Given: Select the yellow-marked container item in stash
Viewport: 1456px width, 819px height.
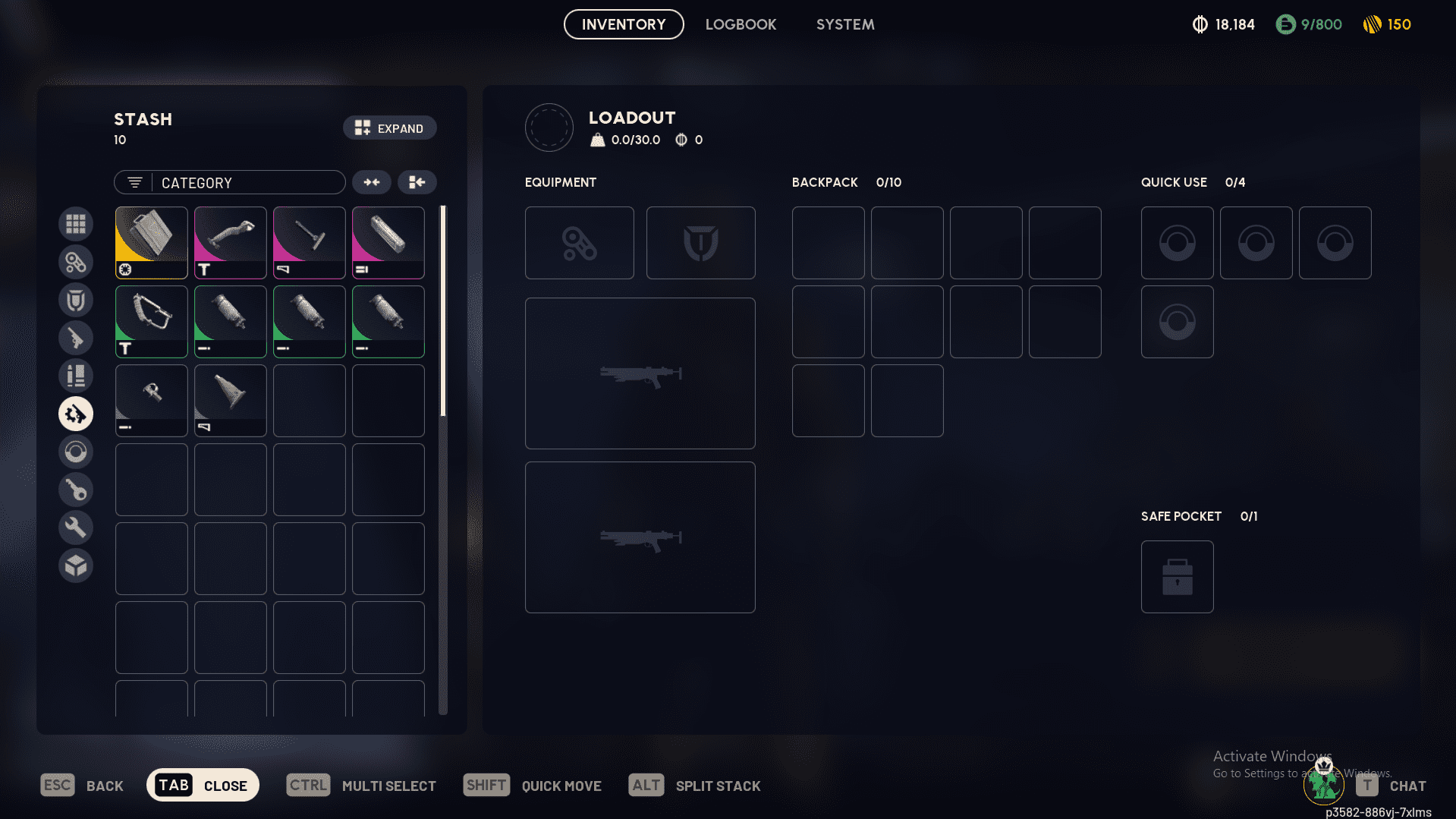Looking at the screenshot, I should pos(151,243).
